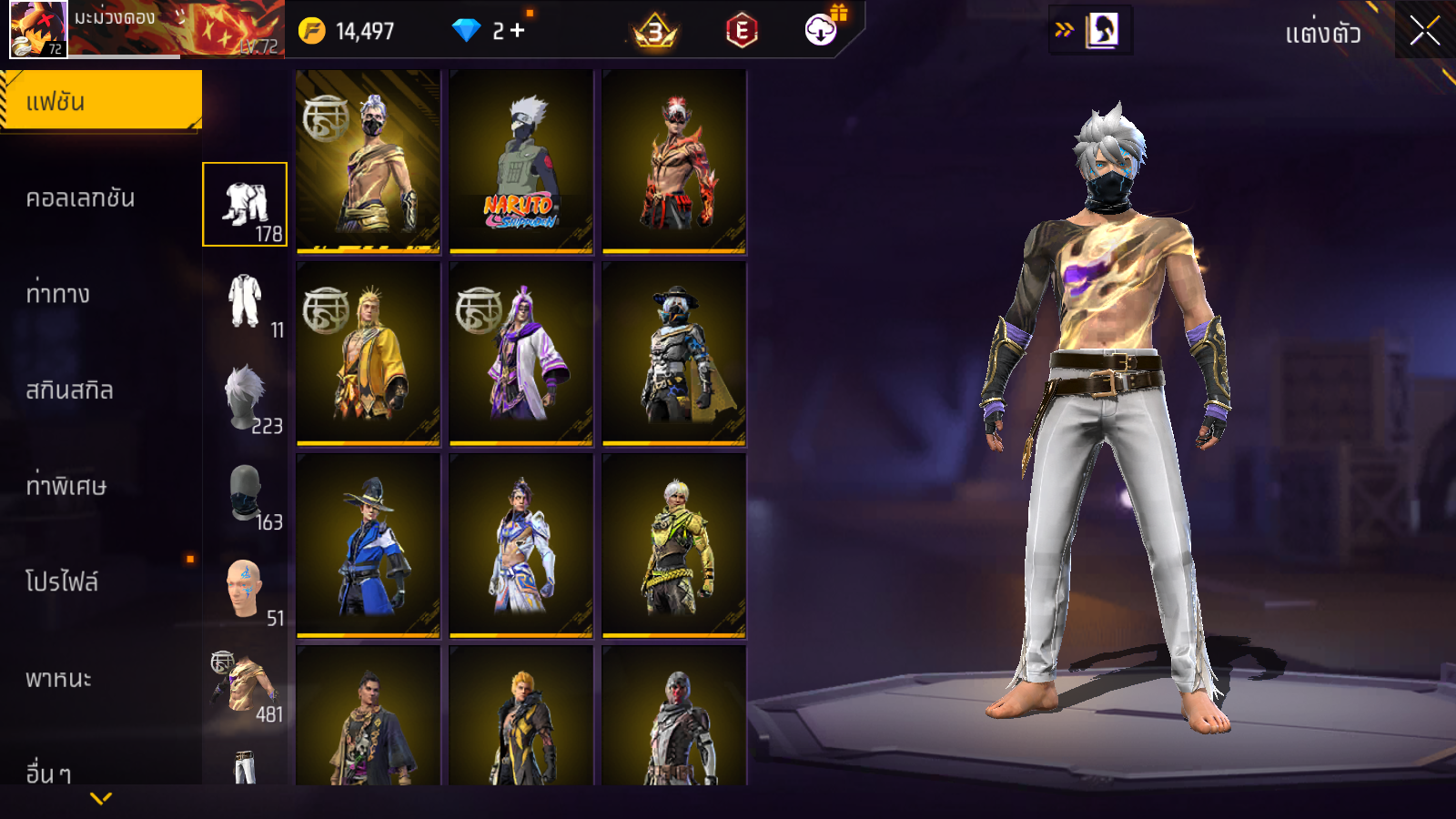The image size is (1456, 819).
Task: Go to the ท่าพิเศษ section
Action: coord(66,486)
